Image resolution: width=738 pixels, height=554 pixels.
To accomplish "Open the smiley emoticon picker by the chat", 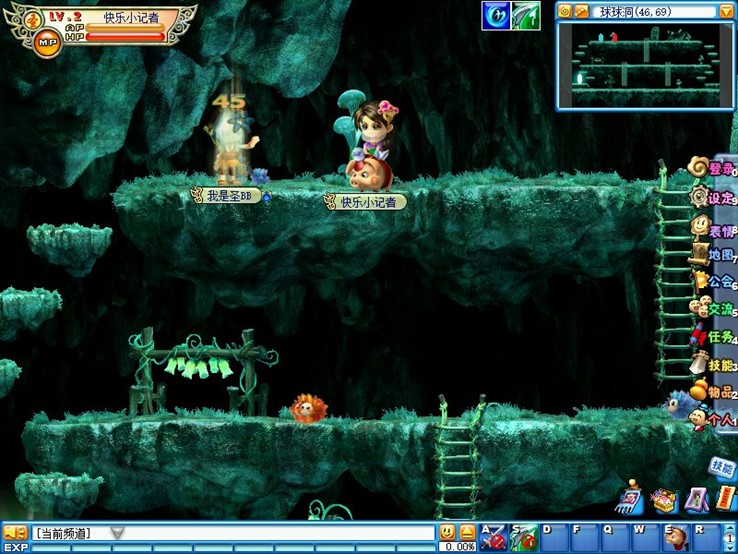I will 447,532.
